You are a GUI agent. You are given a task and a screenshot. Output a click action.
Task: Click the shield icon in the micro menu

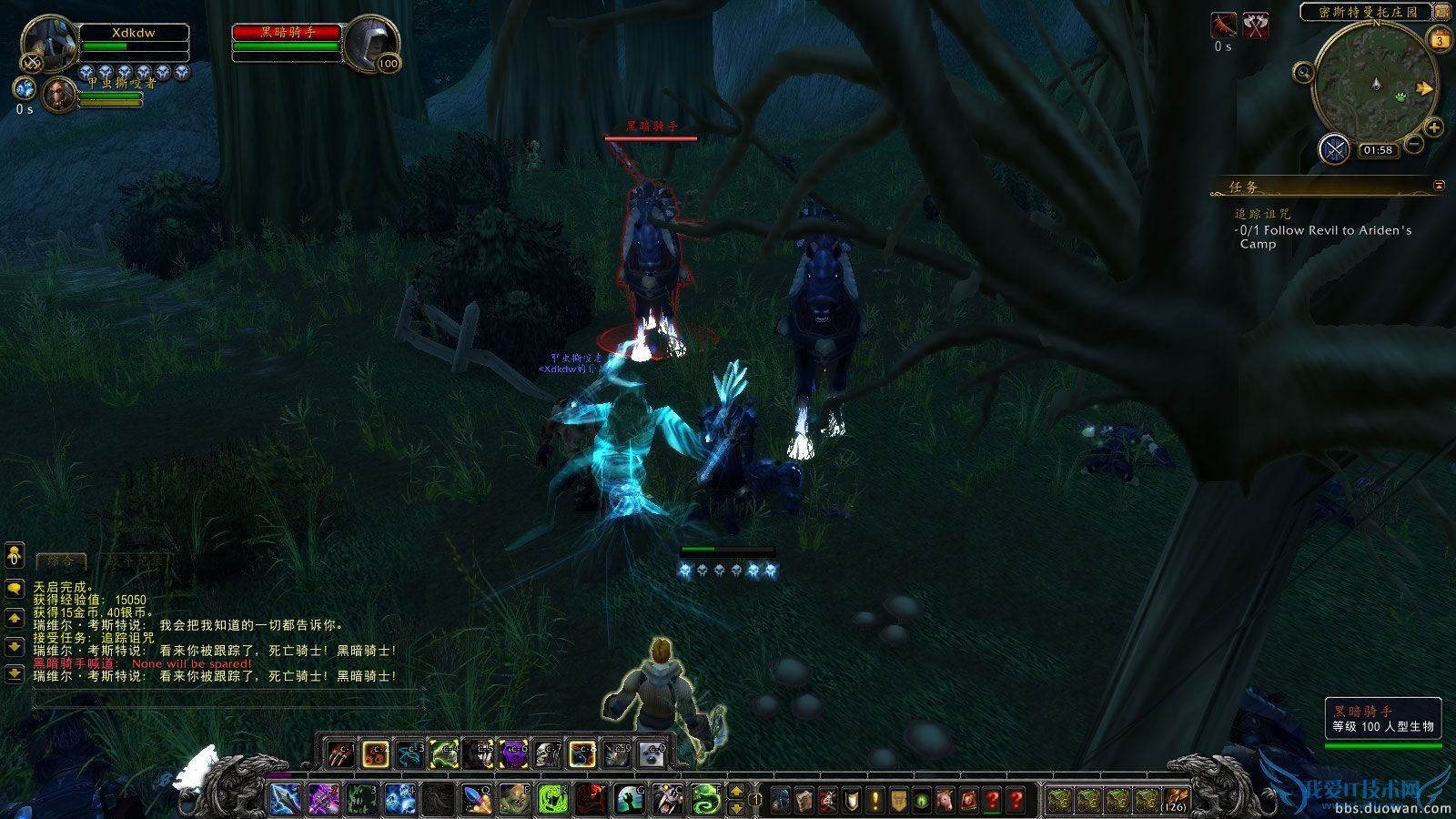coord(851,798)
